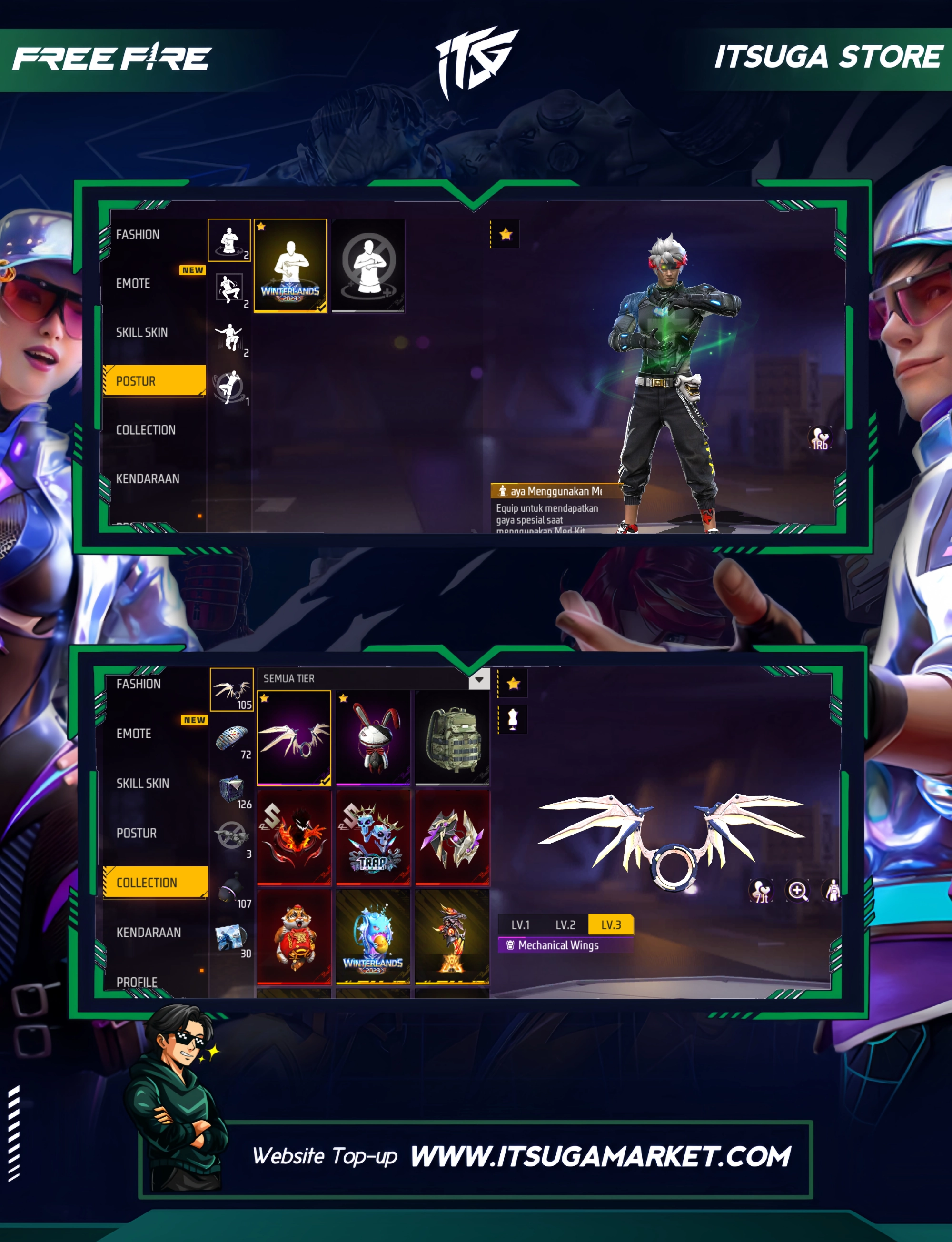
Task: Select the yellow highlighted POSTUR entry
Action: [154, 381]
